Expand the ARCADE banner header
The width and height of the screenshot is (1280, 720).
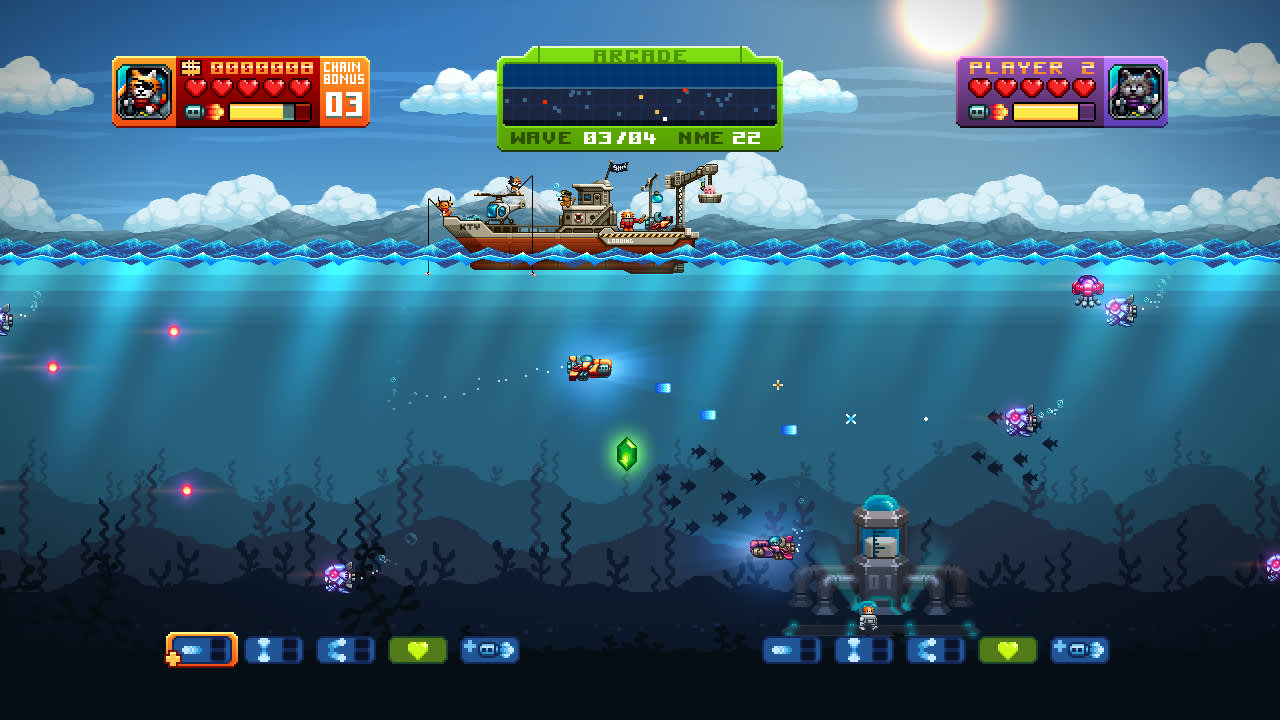point(639,56)
